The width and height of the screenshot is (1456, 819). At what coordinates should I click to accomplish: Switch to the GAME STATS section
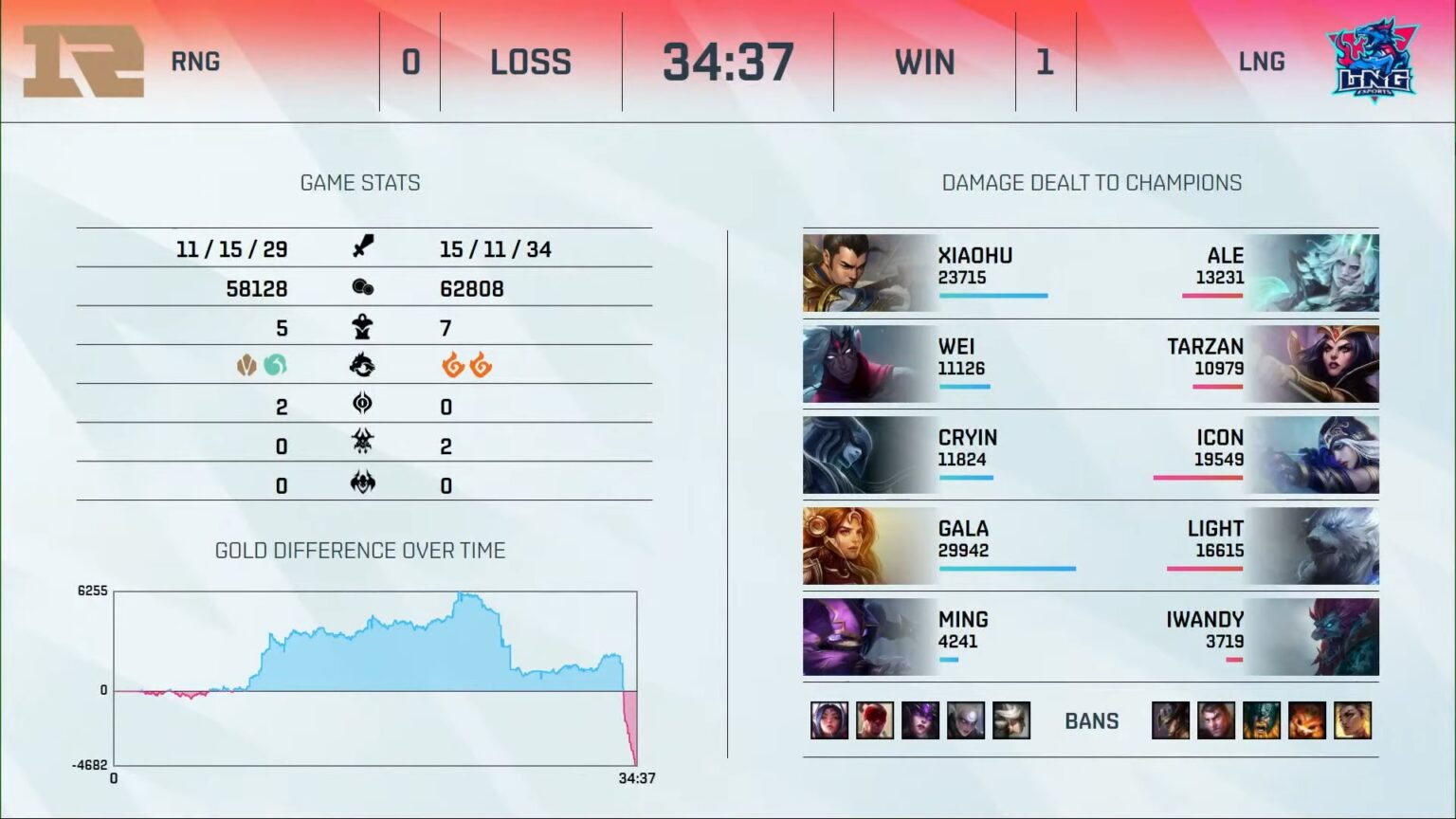point(360,183)
